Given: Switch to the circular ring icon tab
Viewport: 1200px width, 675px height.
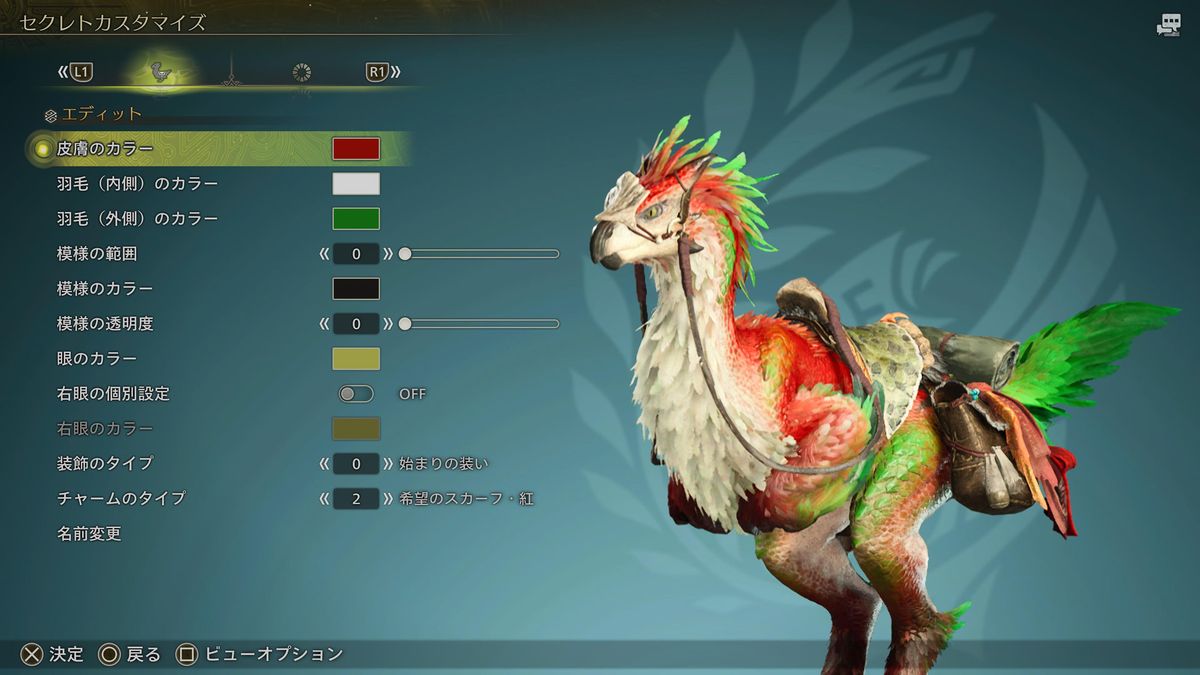Looking at the screenshot, I should click(302, 72).
